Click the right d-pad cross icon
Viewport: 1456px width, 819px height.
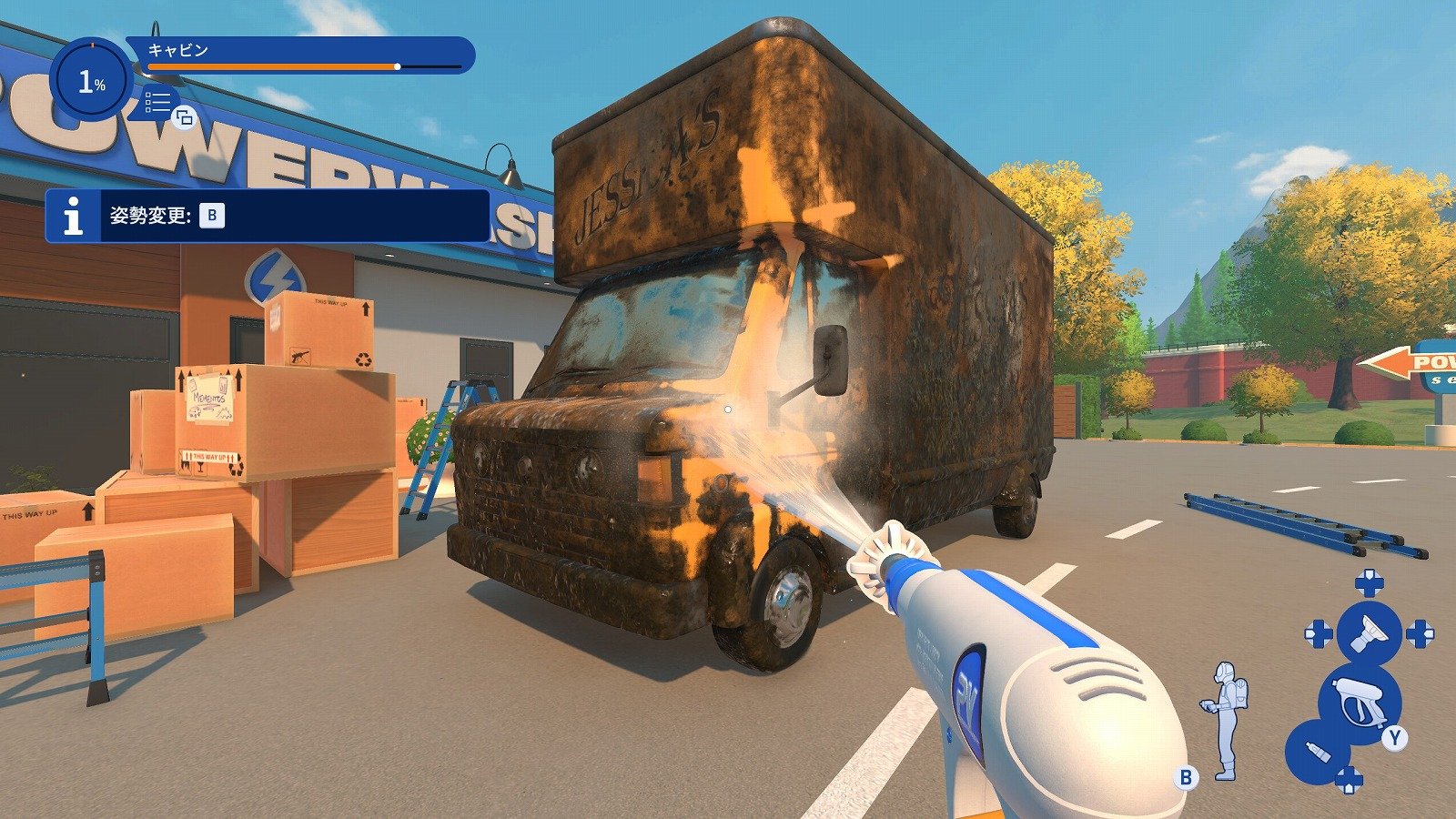pyautogui.click(x=1420, y=632)
